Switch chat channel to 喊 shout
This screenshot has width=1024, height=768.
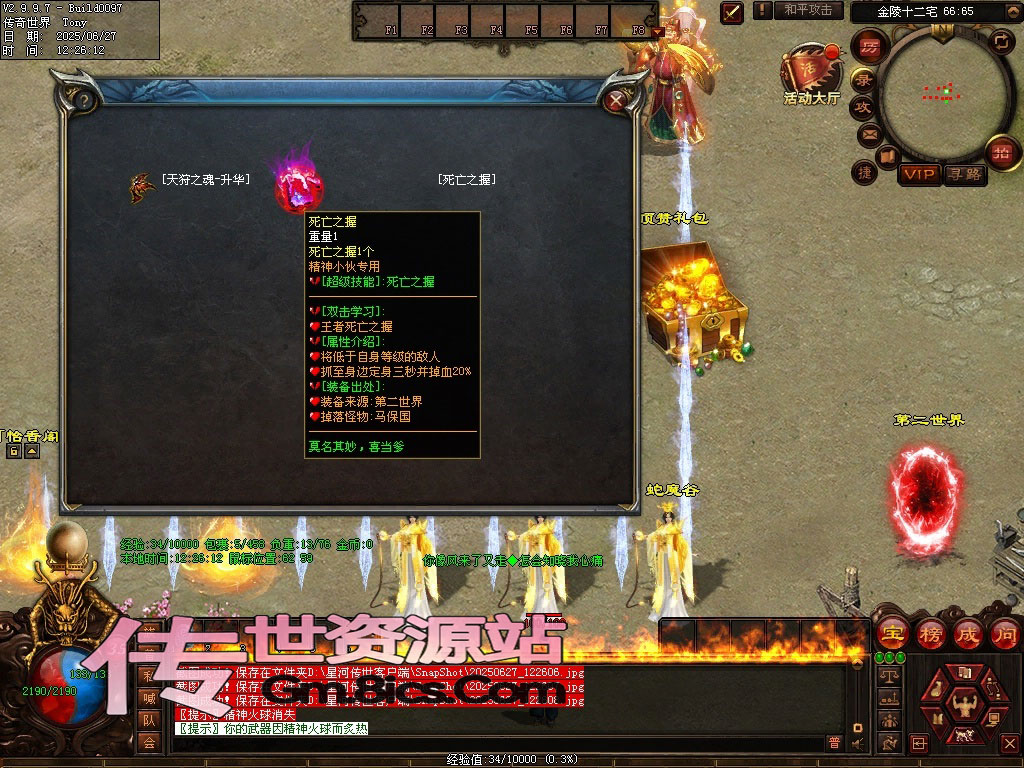click(x=149, y=698)
